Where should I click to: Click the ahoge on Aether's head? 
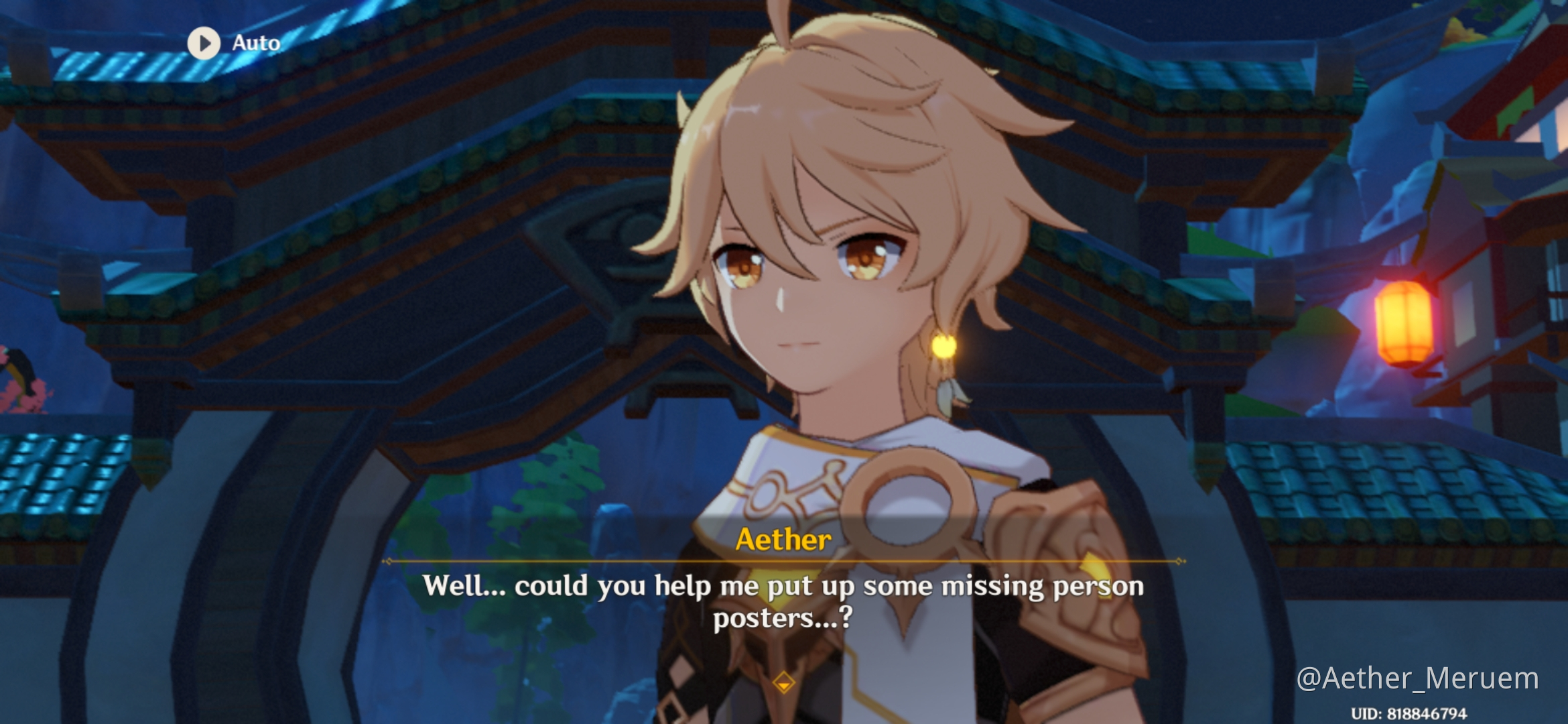pos(777,20)
